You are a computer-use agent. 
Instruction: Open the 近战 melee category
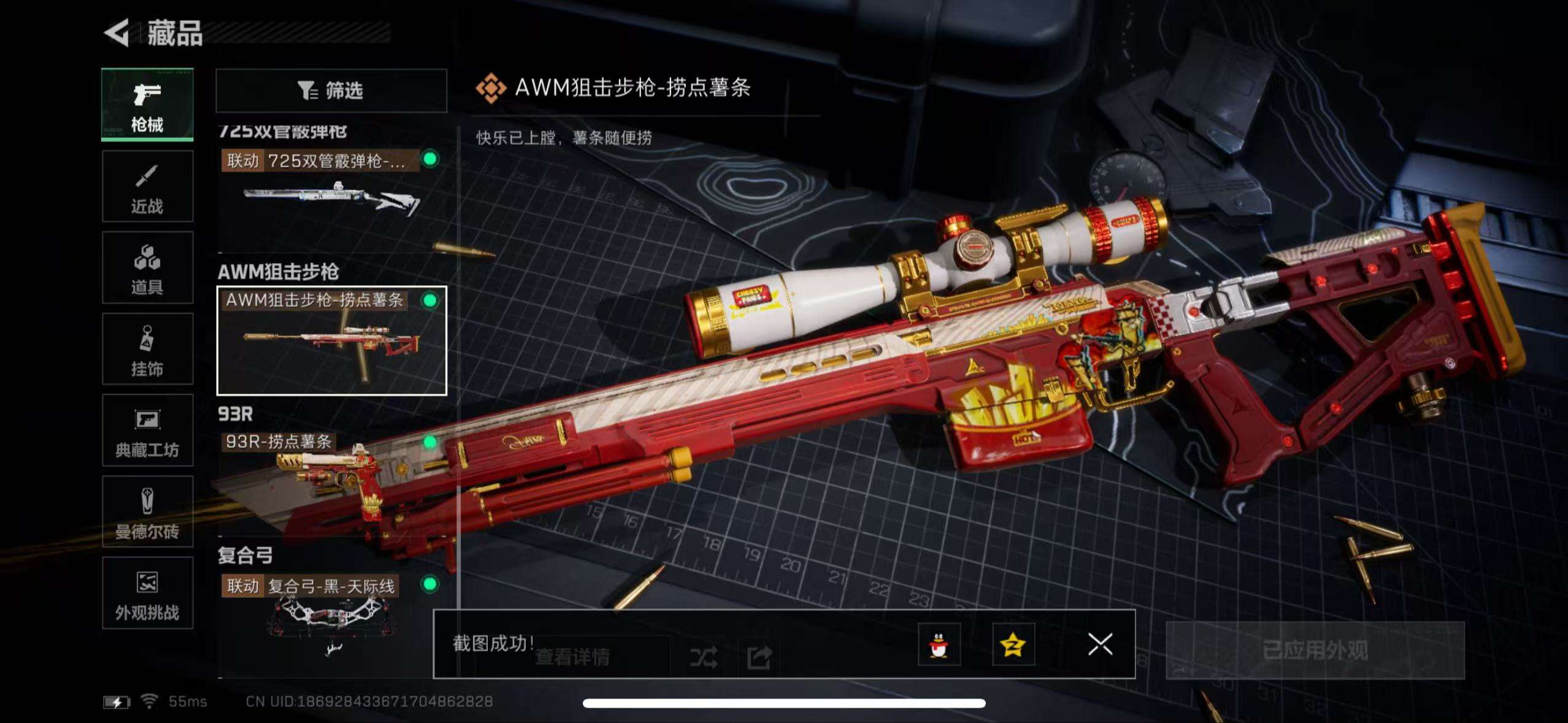tap(147, 186)
